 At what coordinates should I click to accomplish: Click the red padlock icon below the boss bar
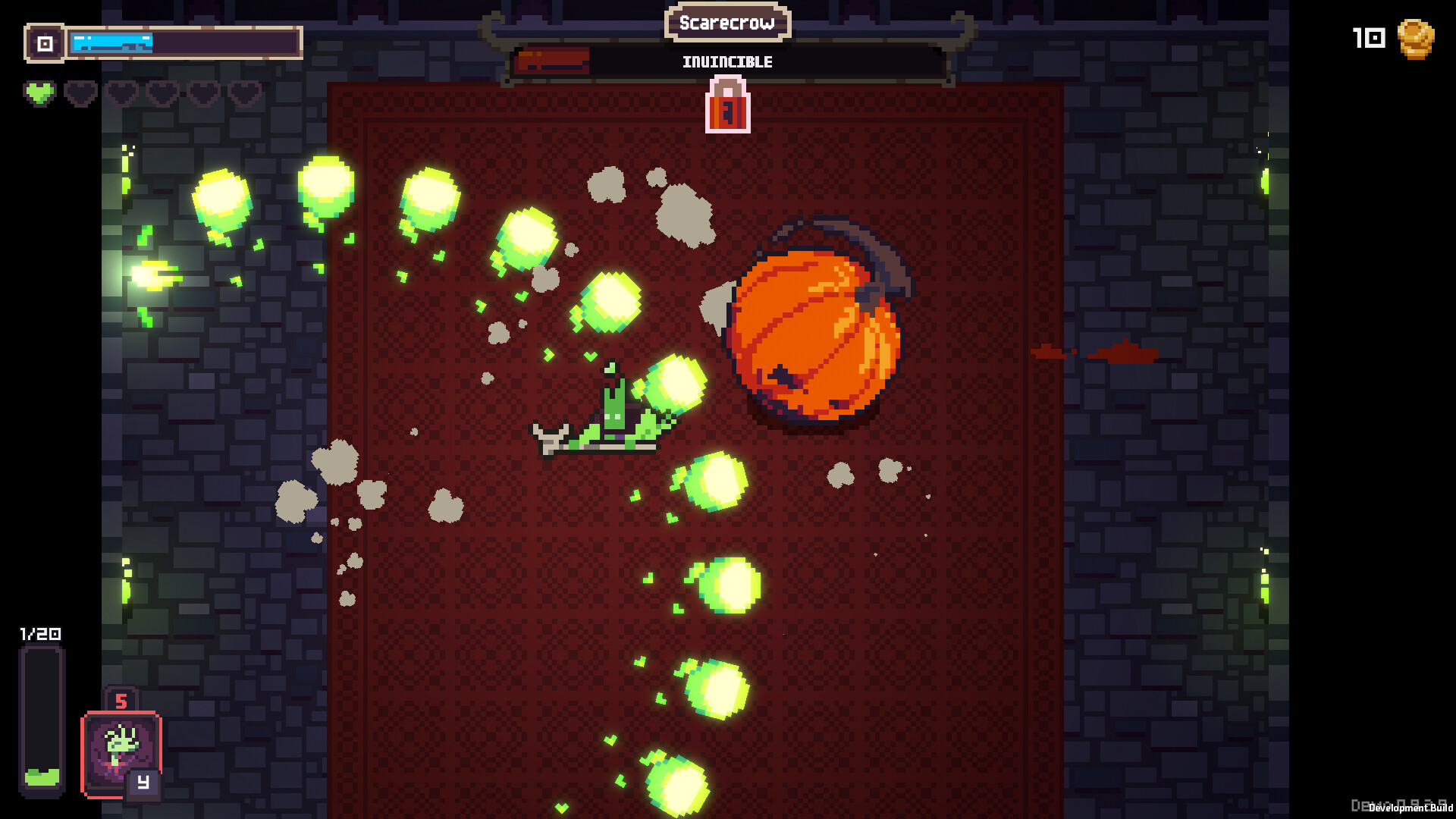pos(727,108)
